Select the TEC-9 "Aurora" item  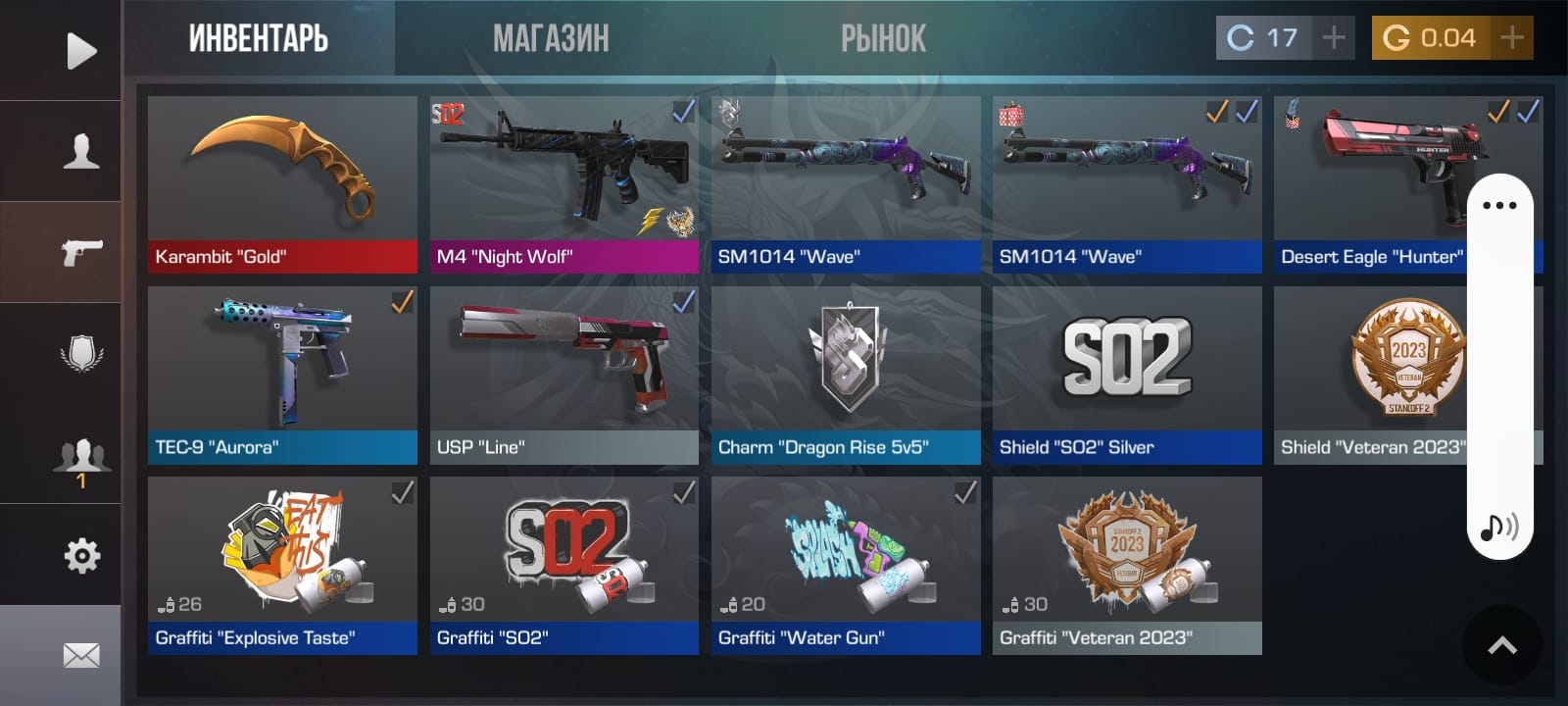[x=282, y=375]
